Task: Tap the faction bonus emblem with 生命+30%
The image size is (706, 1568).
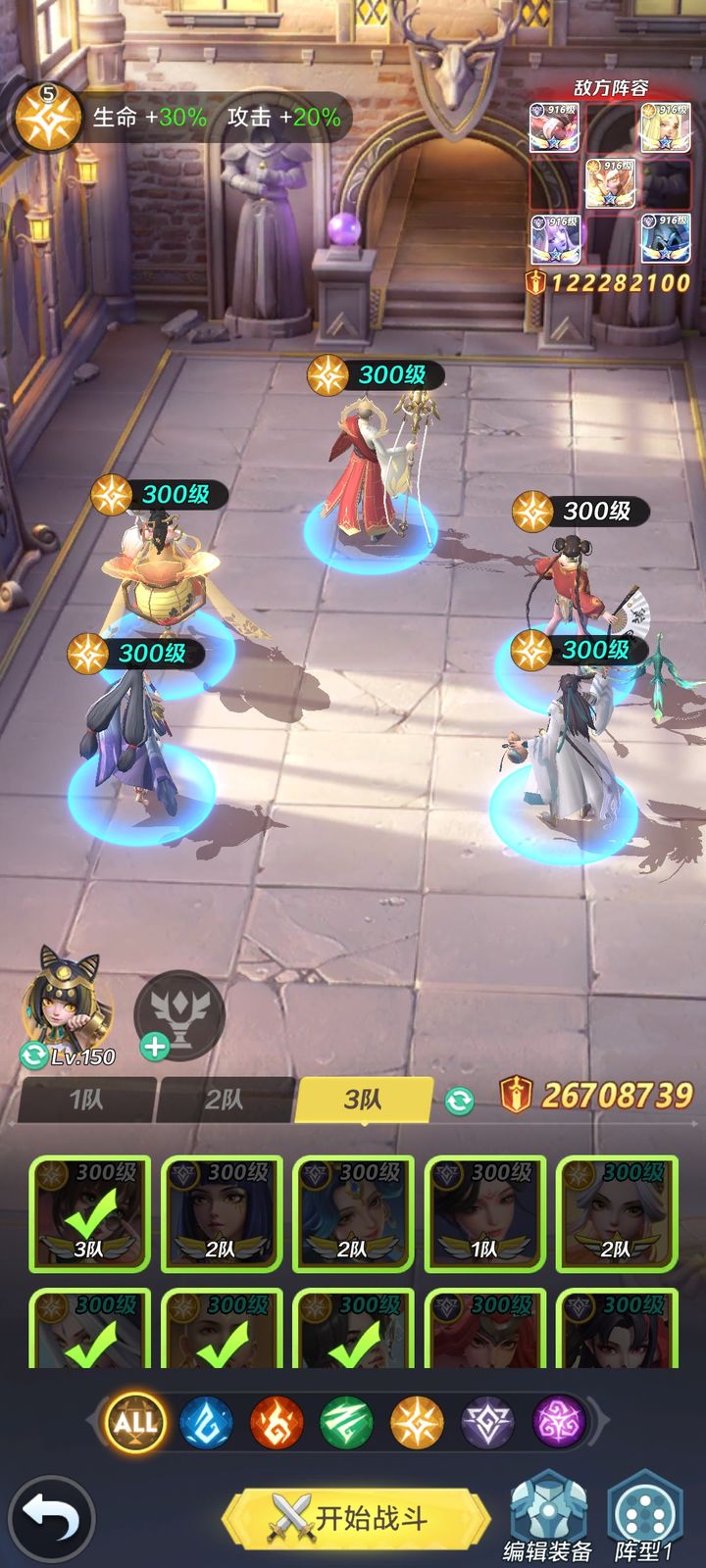Action: point(47,118)
